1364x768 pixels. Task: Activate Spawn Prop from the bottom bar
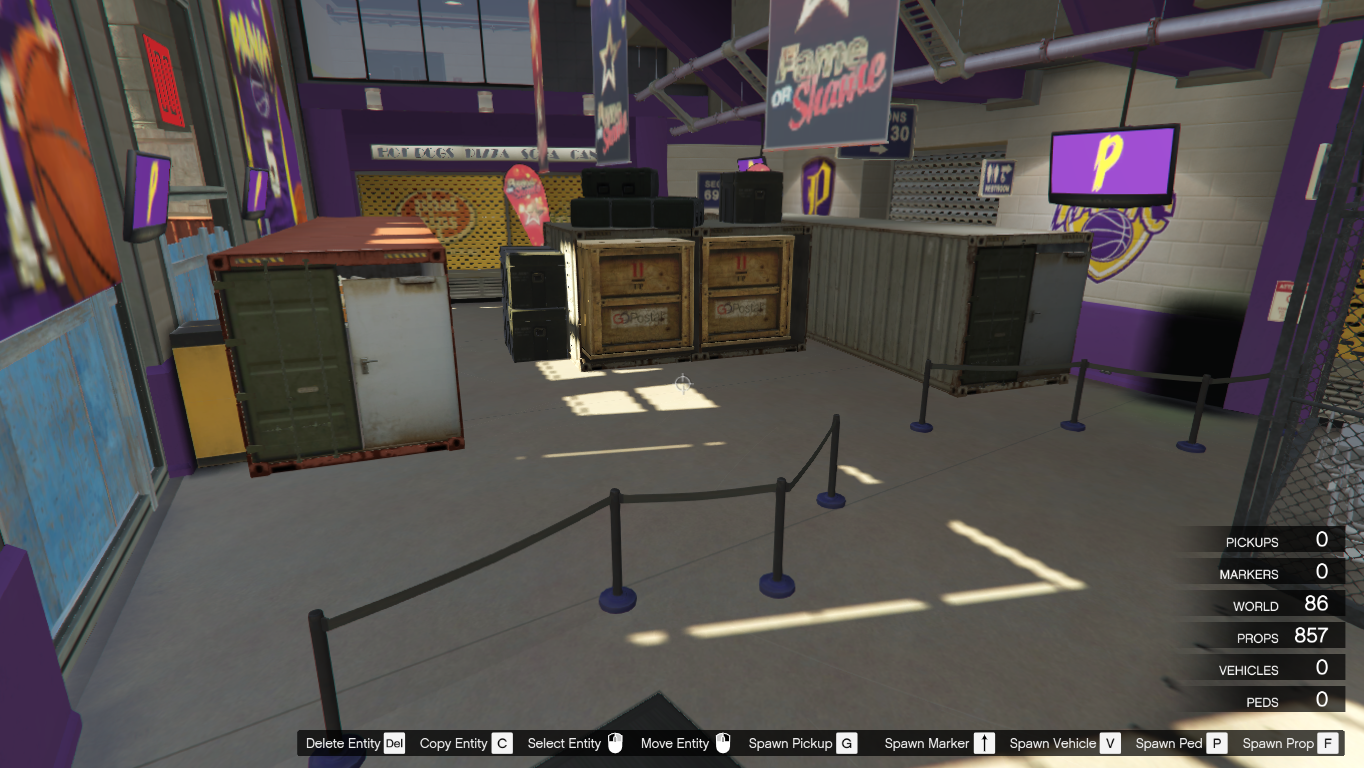pyautogui.click(x=1281, y=743)
